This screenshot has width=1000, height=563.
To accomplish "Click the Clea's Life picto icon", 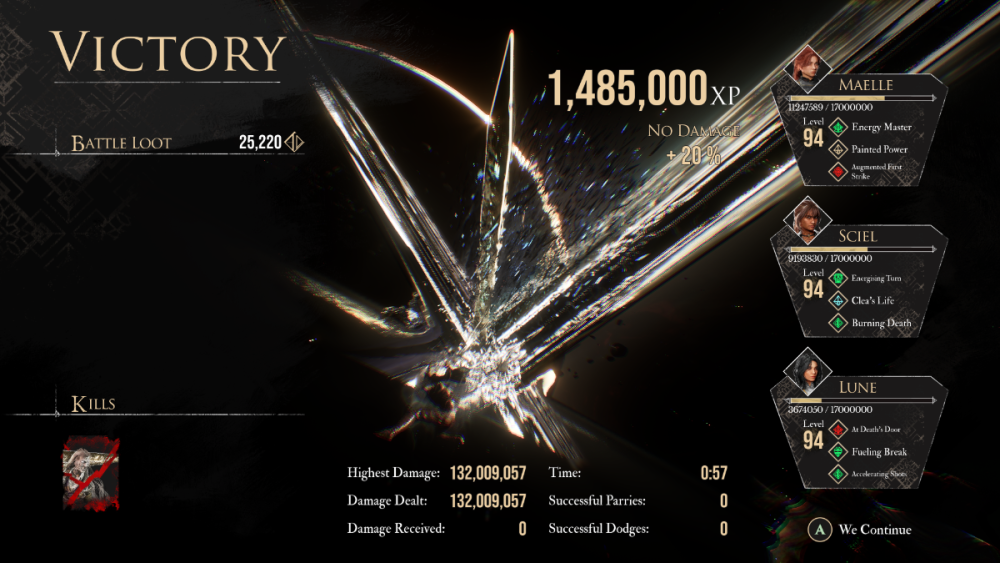I will pos(838,300).
